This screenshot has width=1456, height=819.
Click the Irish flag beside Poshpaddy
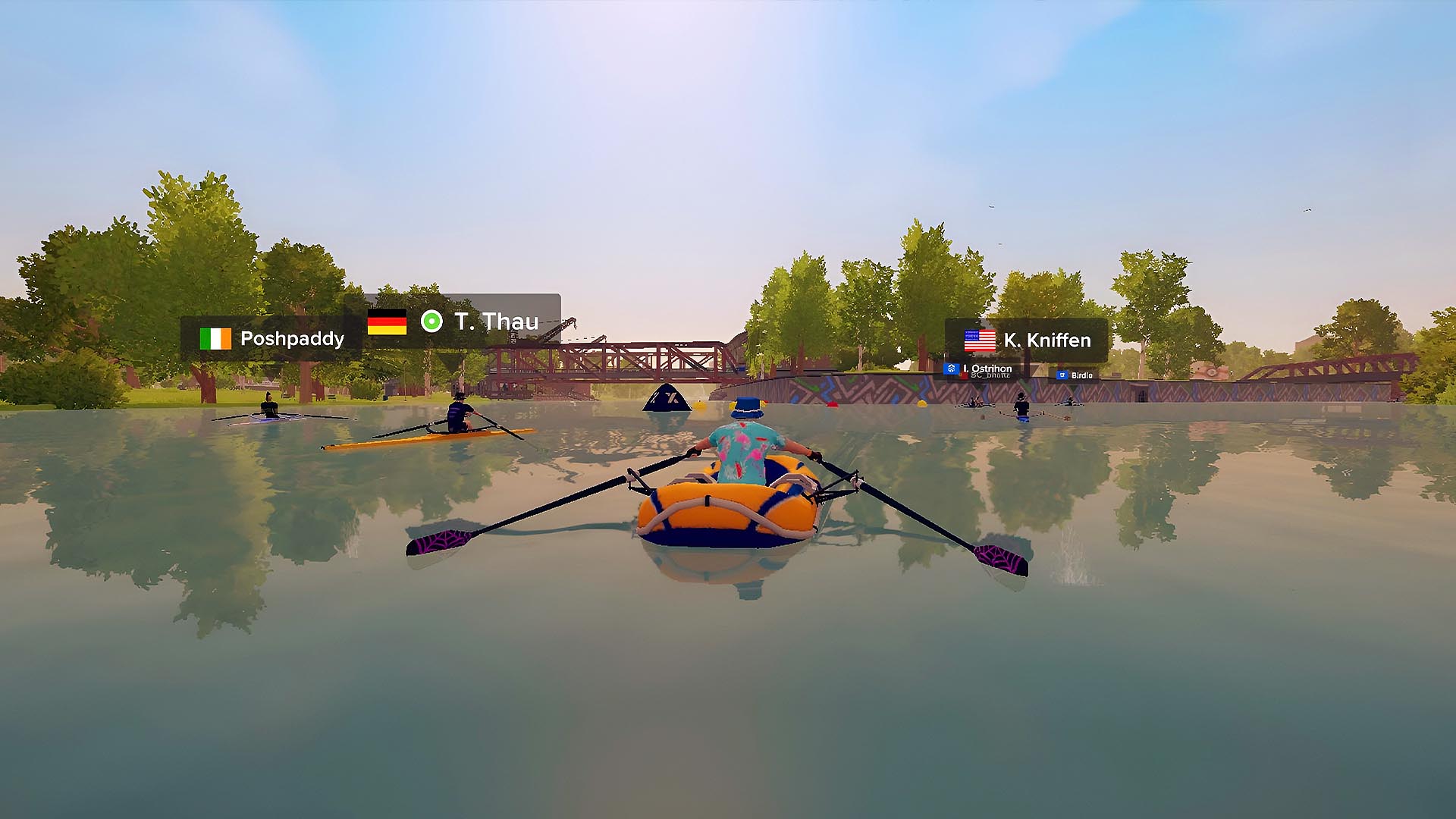point(215,339)
